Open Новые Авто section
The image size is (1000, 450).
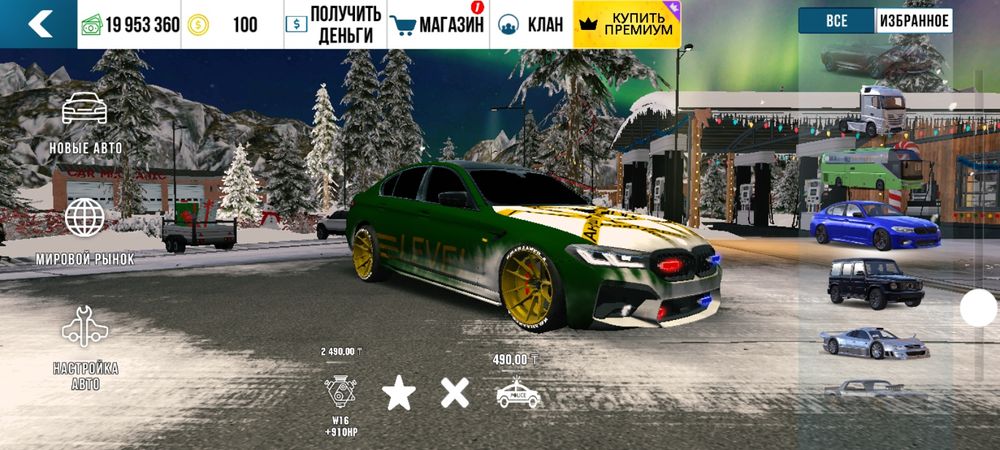(x=85, y=122)
